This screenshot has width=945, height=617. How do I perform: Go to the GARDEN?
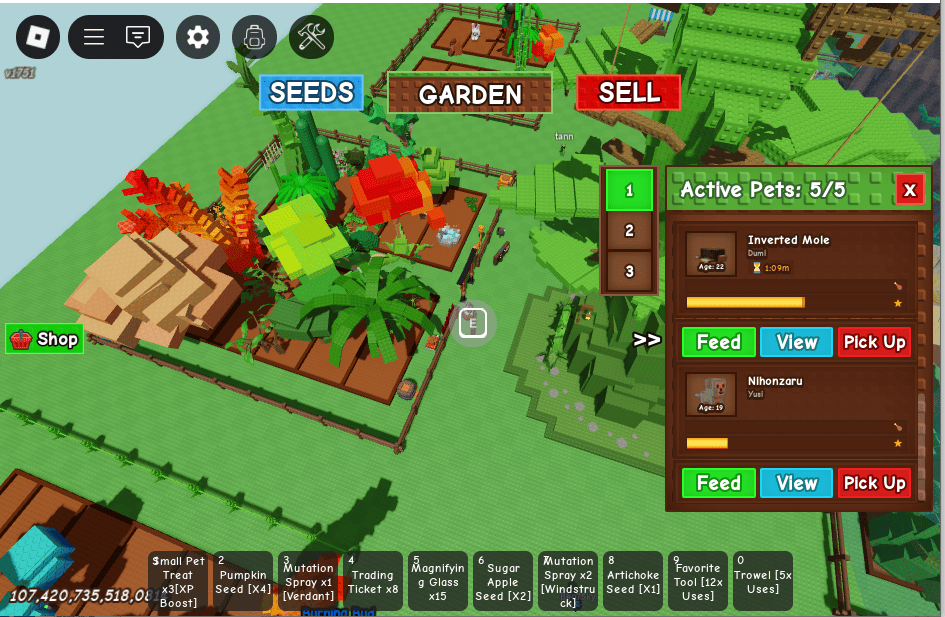pos(470,94)
